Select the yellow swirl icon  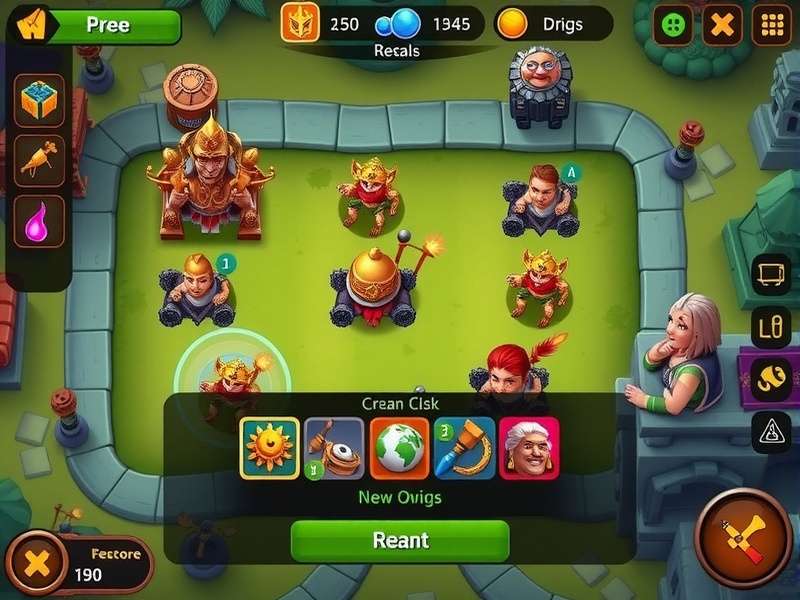pos(771,378)
